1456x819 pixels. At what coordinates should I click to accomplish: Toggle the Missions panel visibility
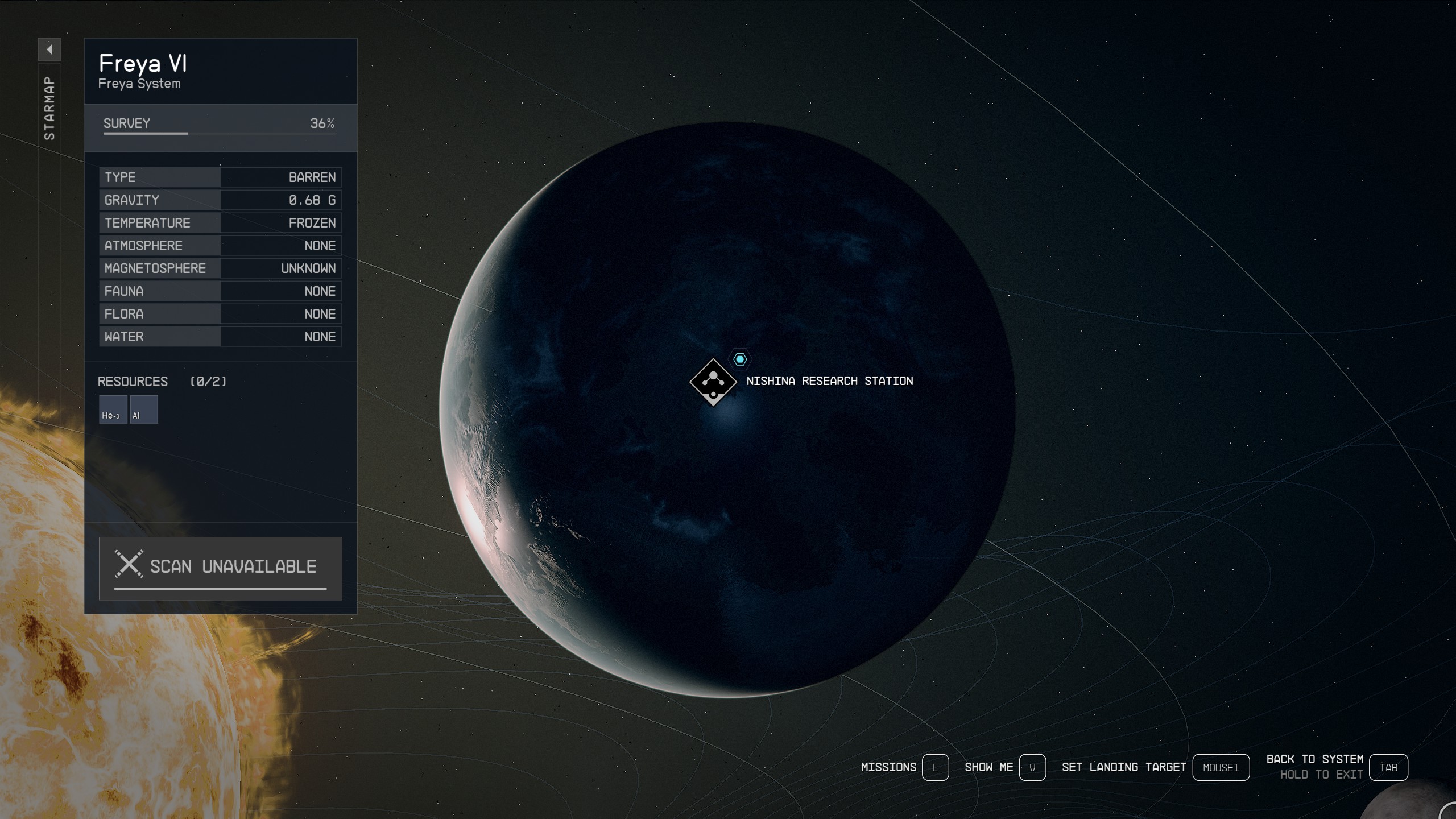[890, 767]
